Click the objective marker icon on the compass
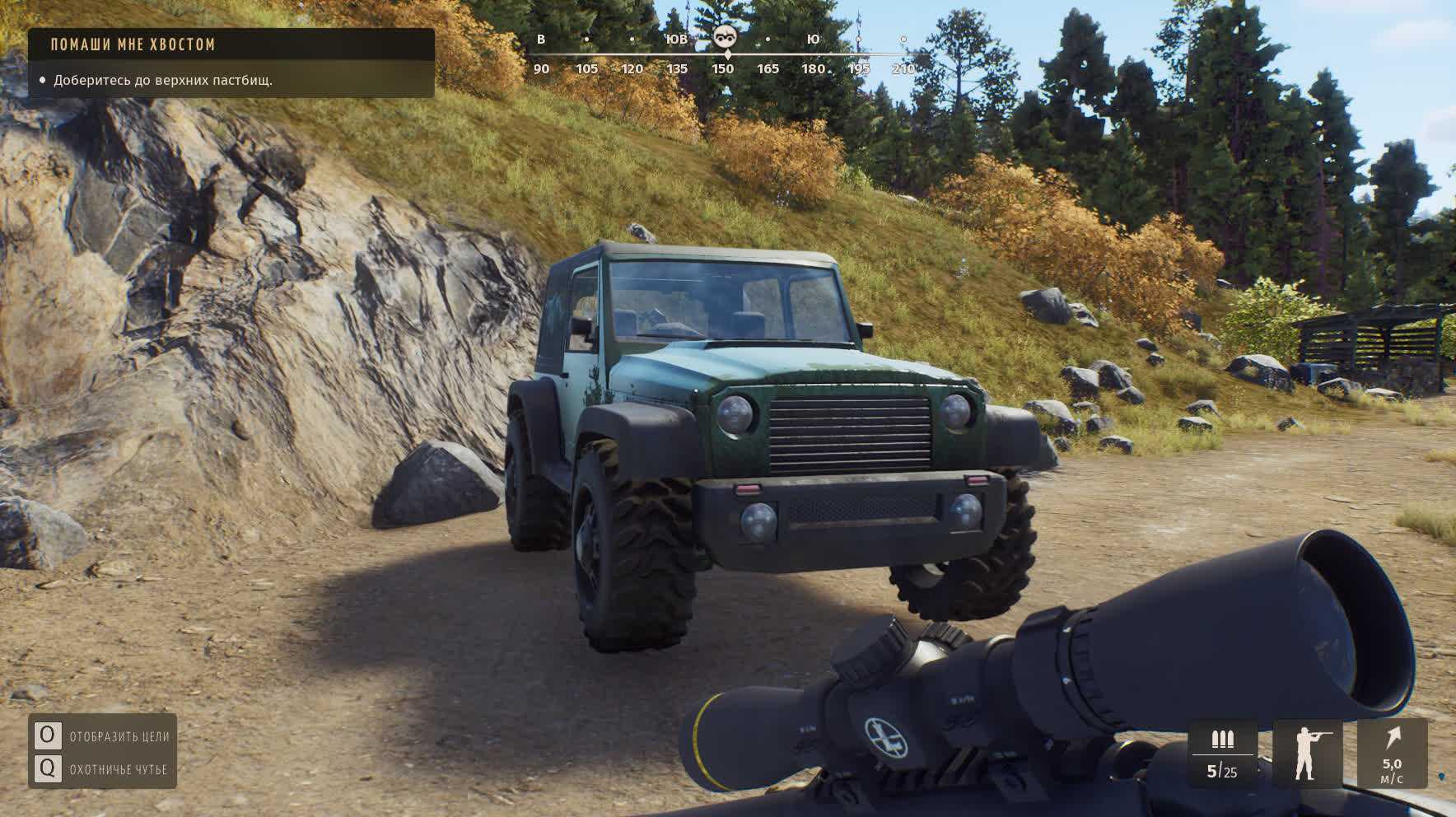 coord(725,35)
